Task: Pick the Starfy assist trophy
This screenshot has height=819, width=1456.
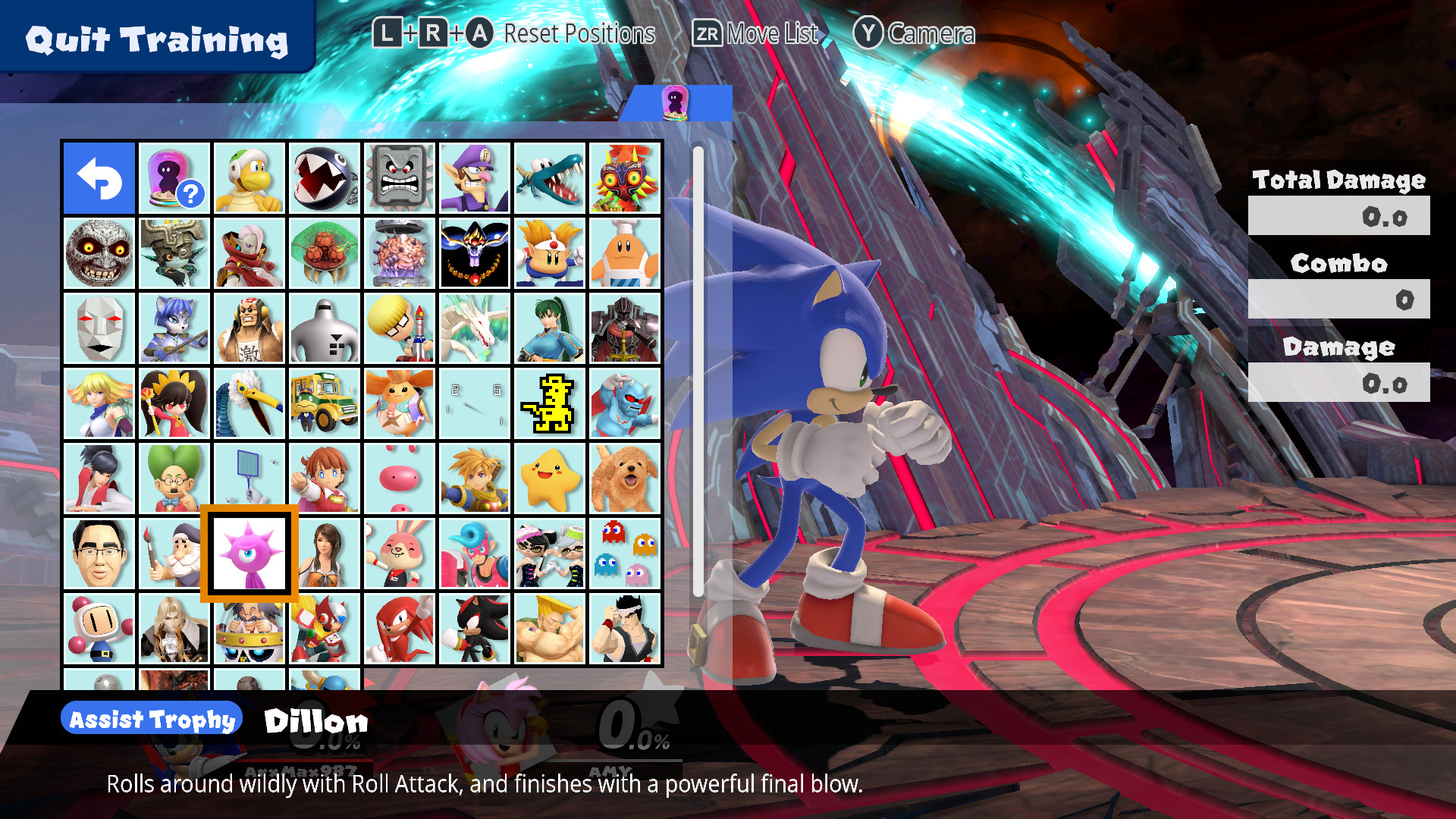Action: point(550,477)
